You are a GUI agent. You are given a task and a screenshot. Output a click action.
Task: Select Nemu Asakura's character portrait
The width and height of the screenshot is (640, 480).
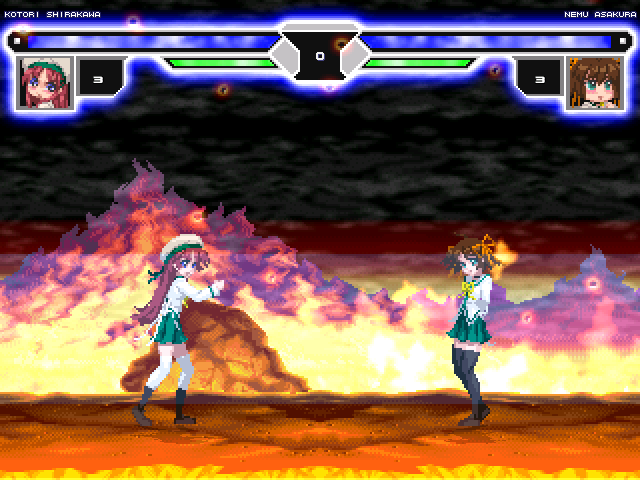(x=594, y=81)
